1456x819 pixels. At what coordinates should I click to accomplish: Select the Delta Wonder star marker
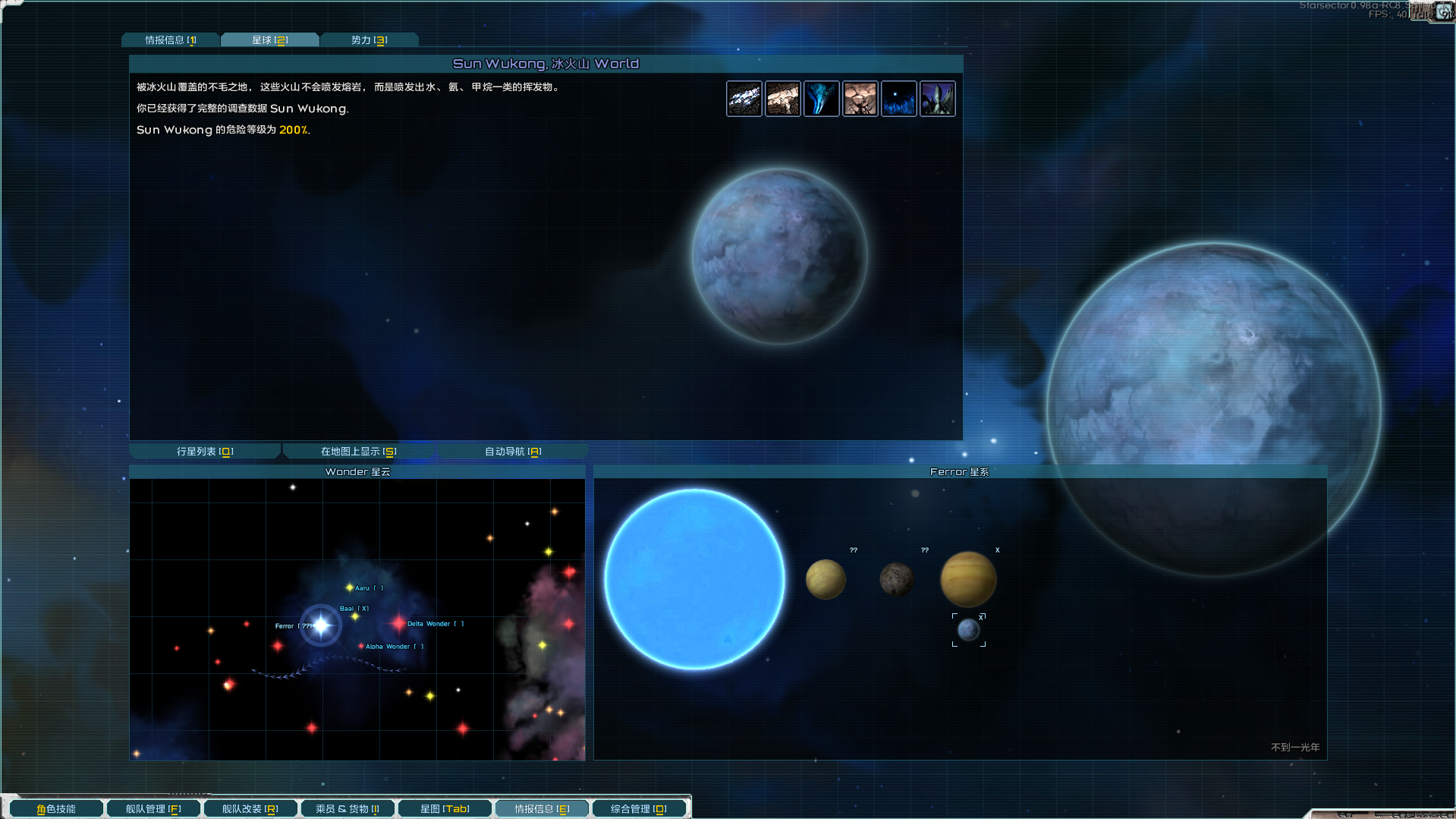(399, 624)
